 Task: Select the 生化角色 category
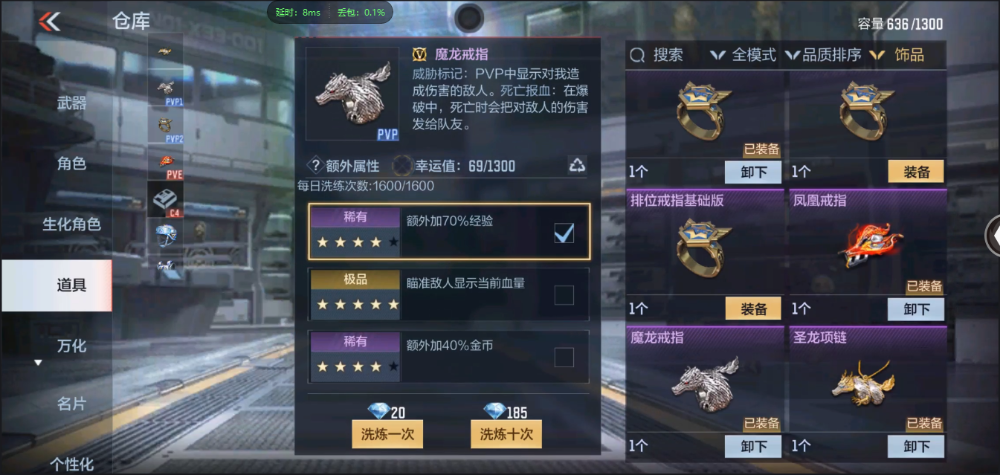[71, 224]
